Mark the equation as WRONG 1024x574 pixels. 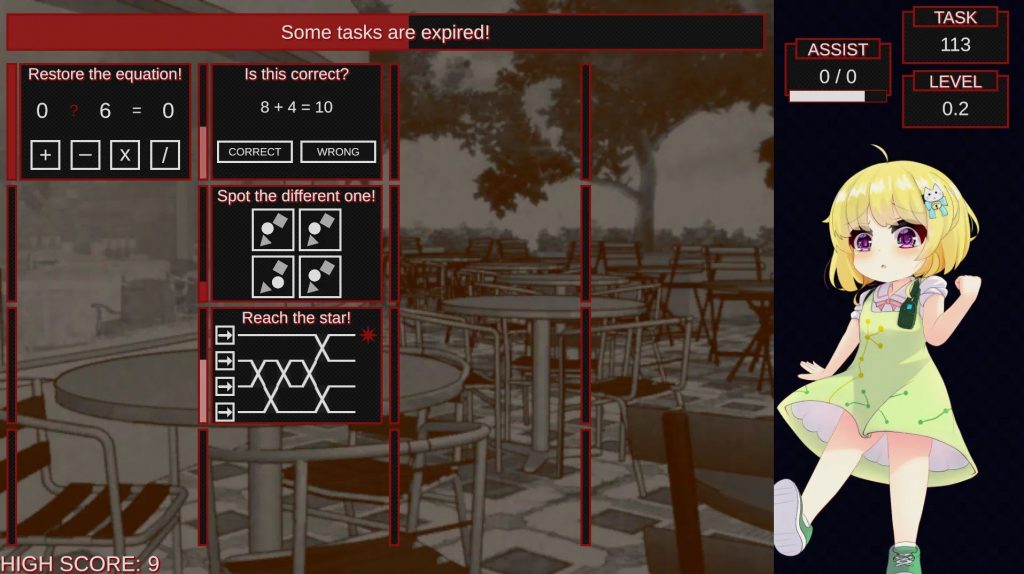[338, 152]
